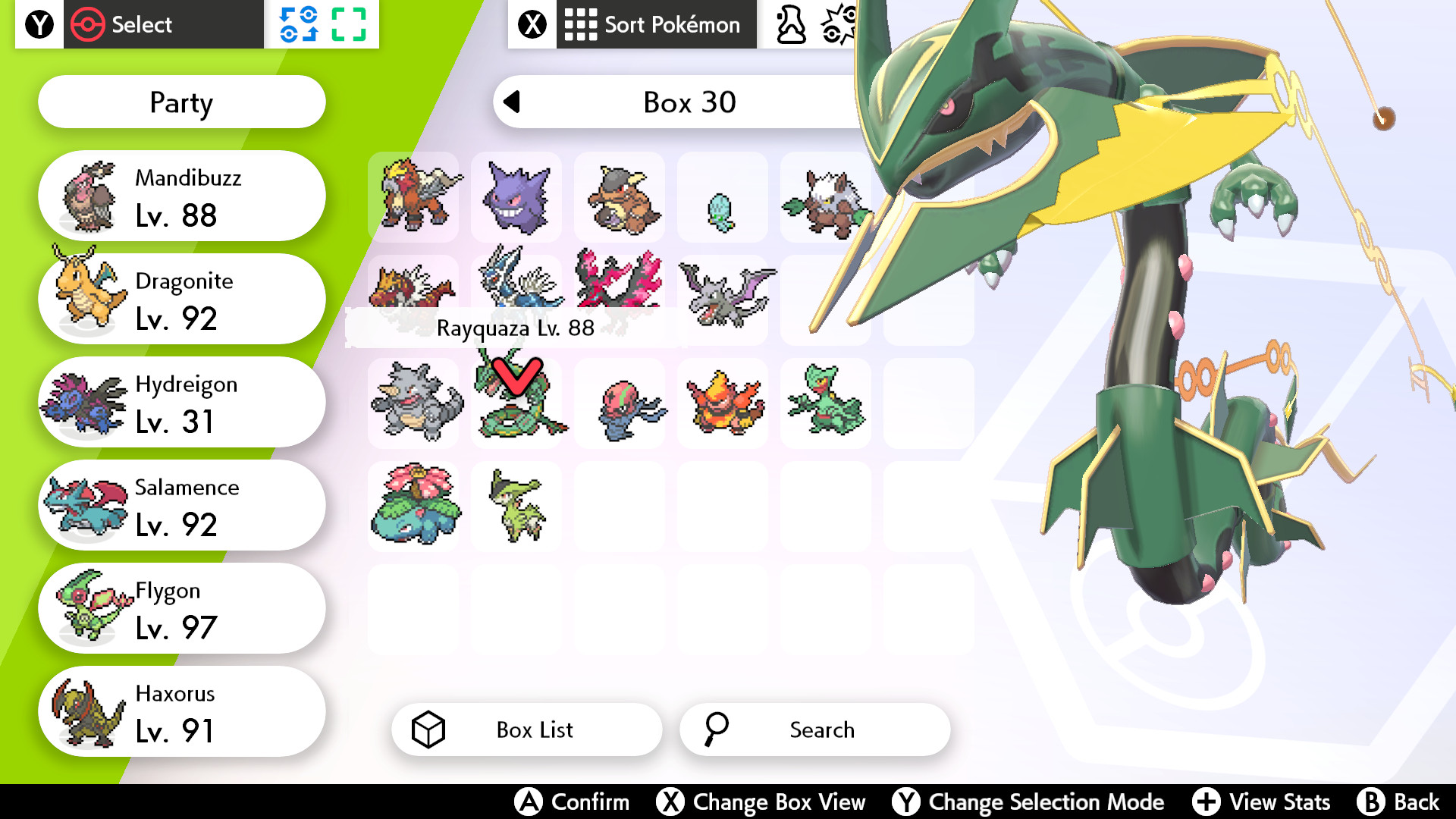Screen dimensions: 1456x819
Task: Click the Substitute doll icon in top bar
Action: tap(792, 24)
